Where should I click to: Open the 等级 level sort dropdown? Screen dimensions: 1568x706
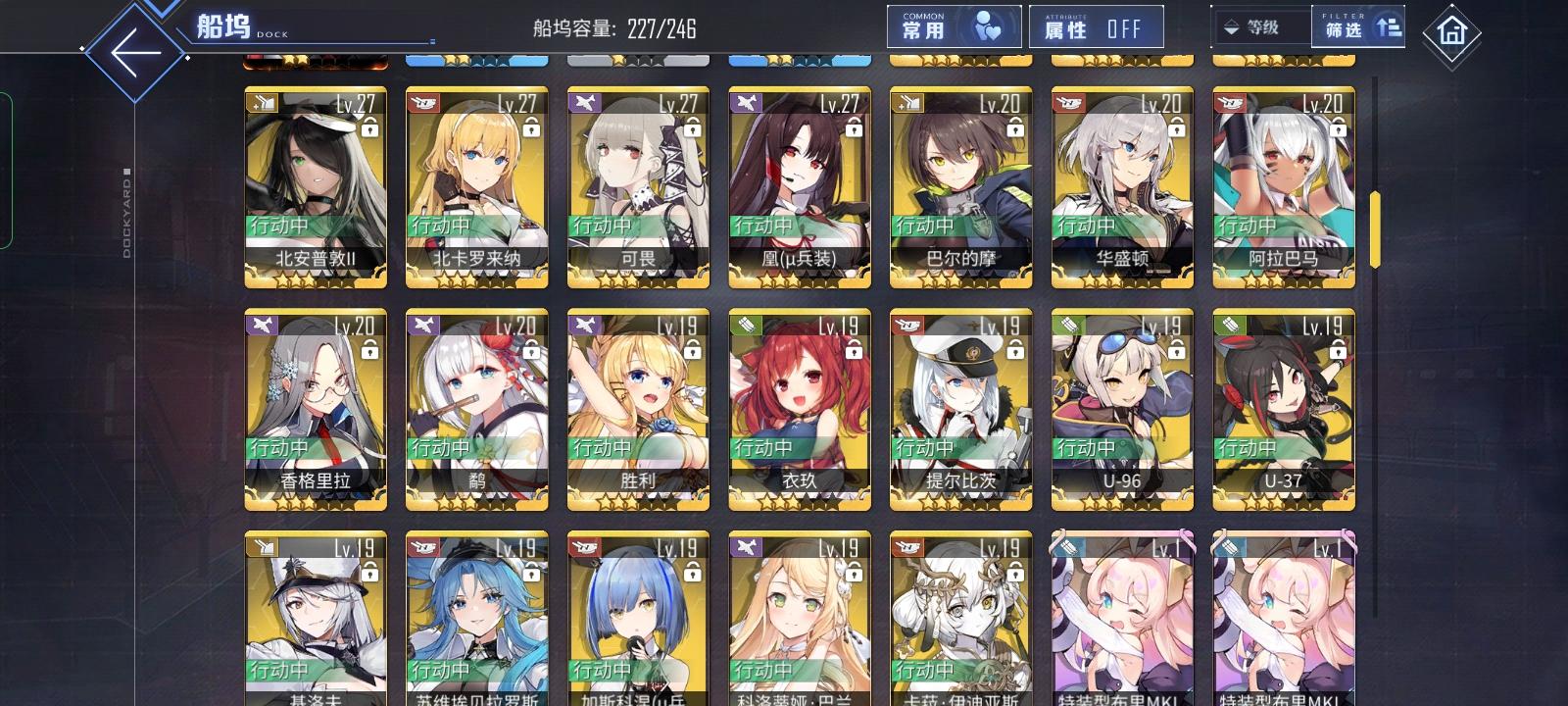pyautogui.click(x=1261, y=27)
